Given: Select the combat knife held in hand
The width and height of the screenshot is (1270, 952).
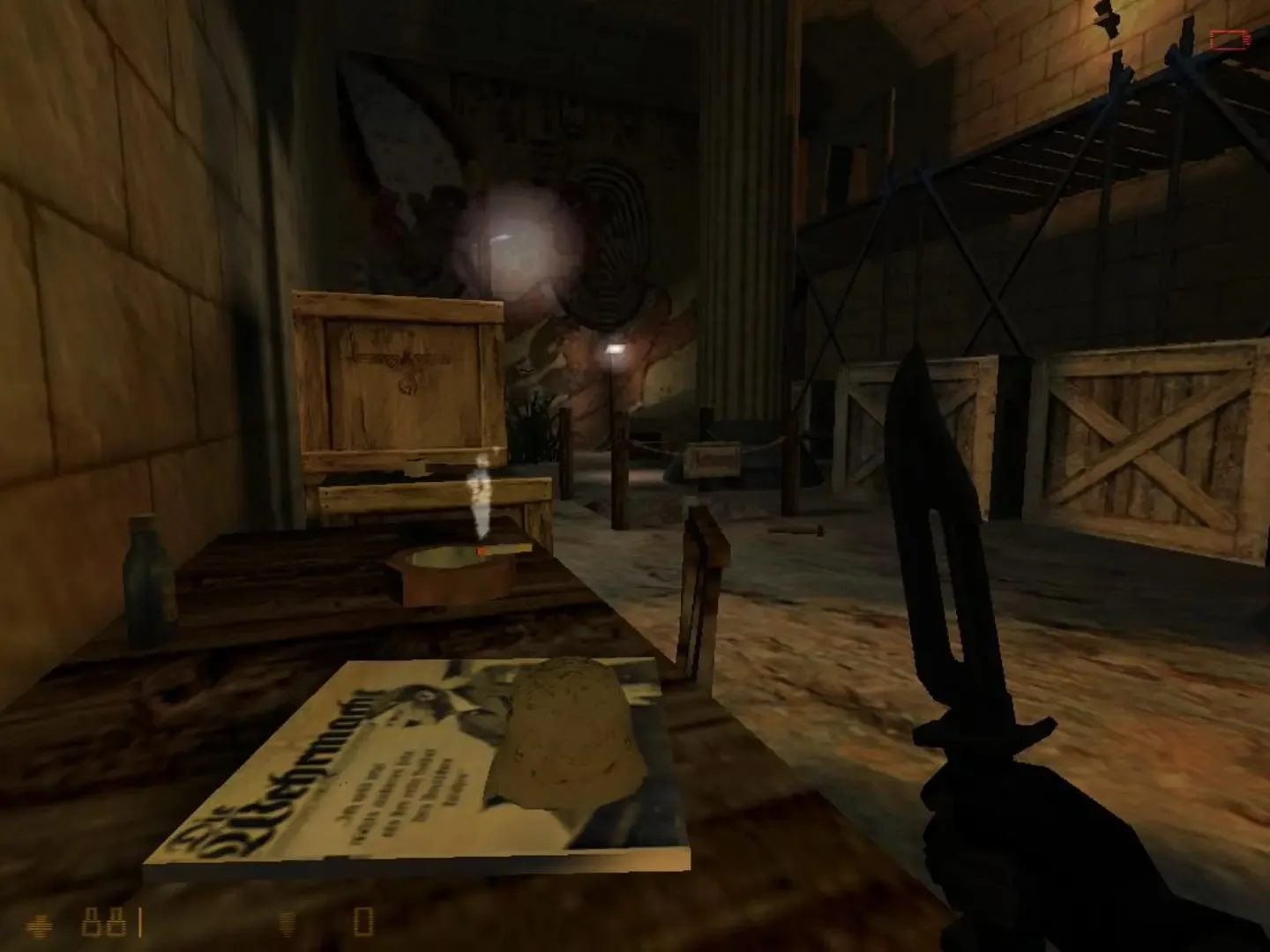Looking at the screenshot, I should coord(952,573).
